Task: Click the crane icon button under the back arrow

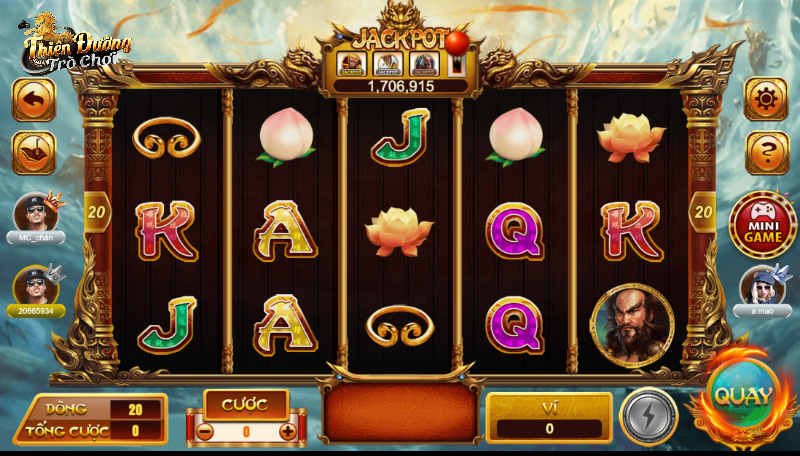Action: [x=33, y=153]
